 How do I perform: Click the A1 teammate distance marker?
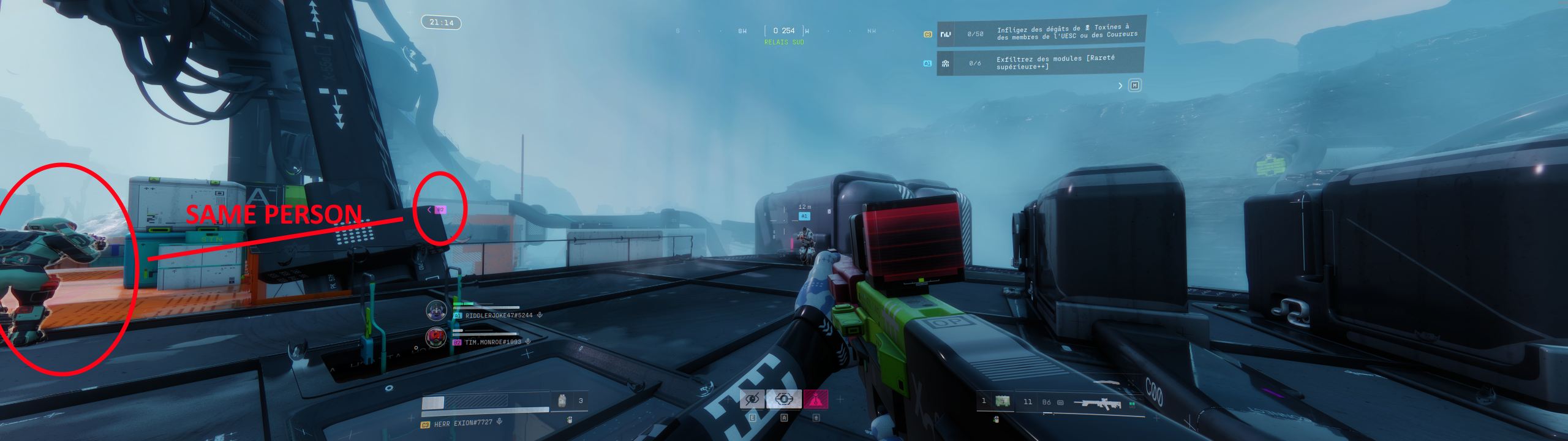804,216
